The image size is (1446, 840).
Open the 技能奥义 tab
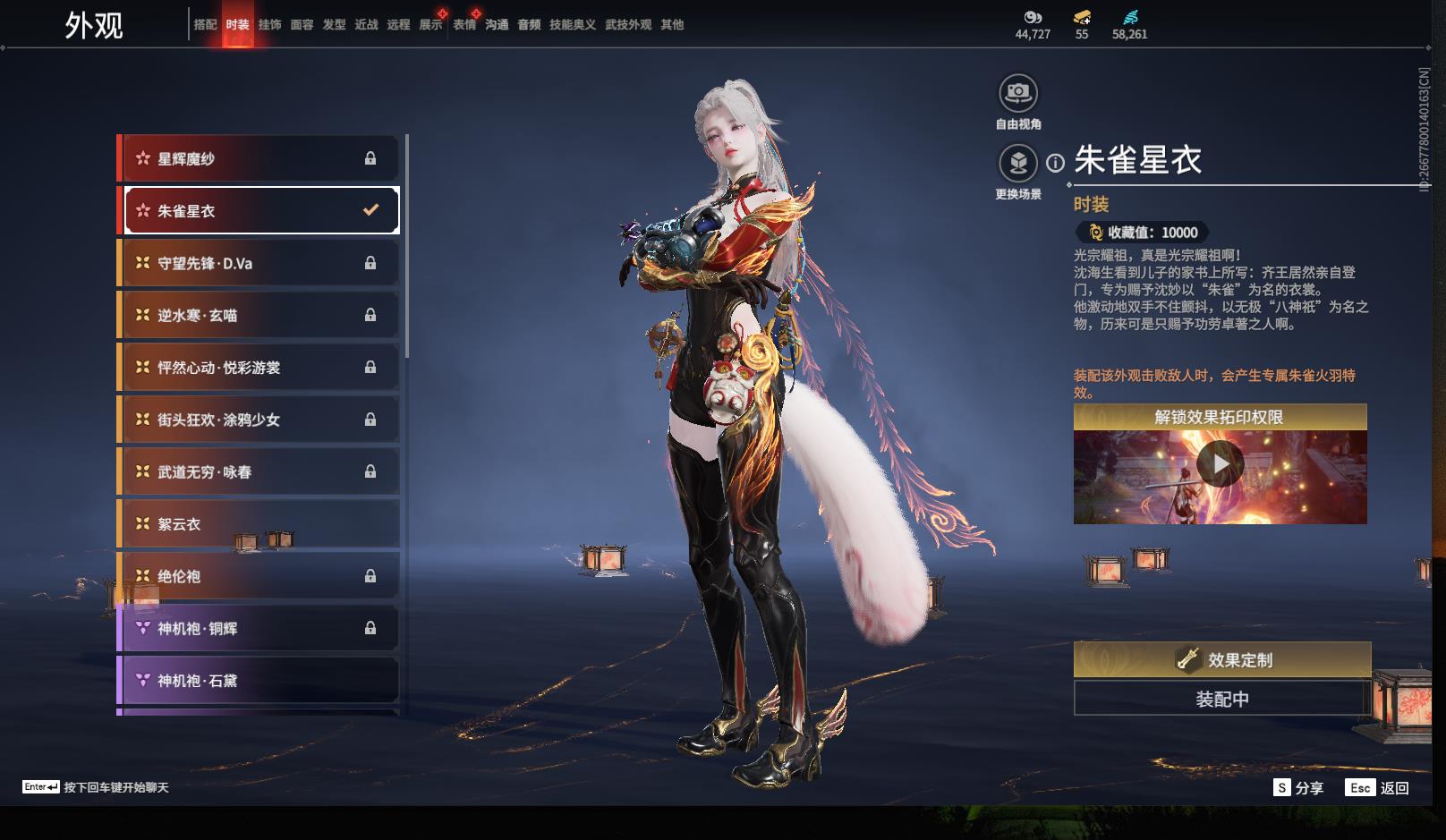click(573, 25)
